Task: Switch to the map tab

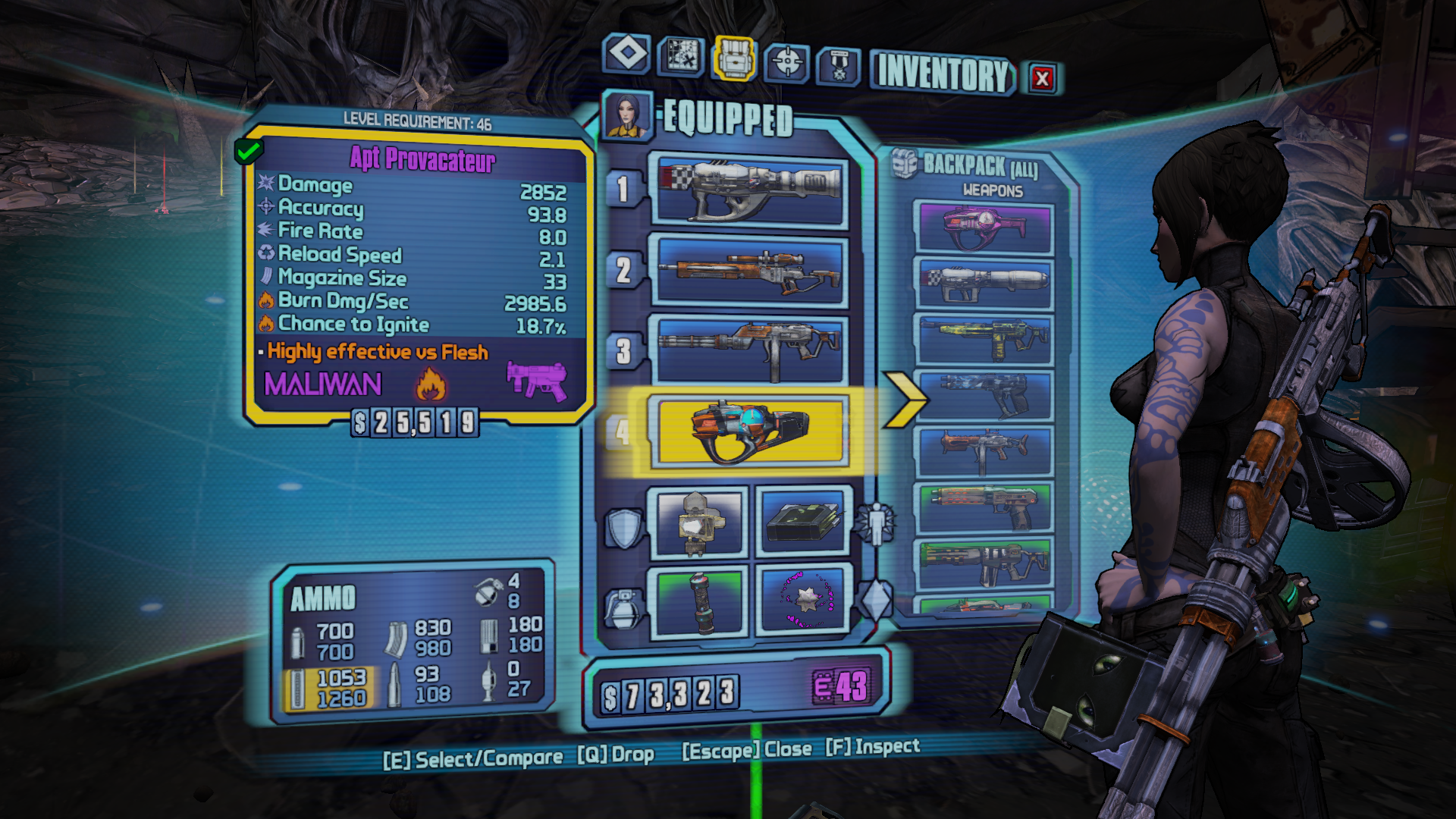Action: pyautogui.click(x=680, y=56)
